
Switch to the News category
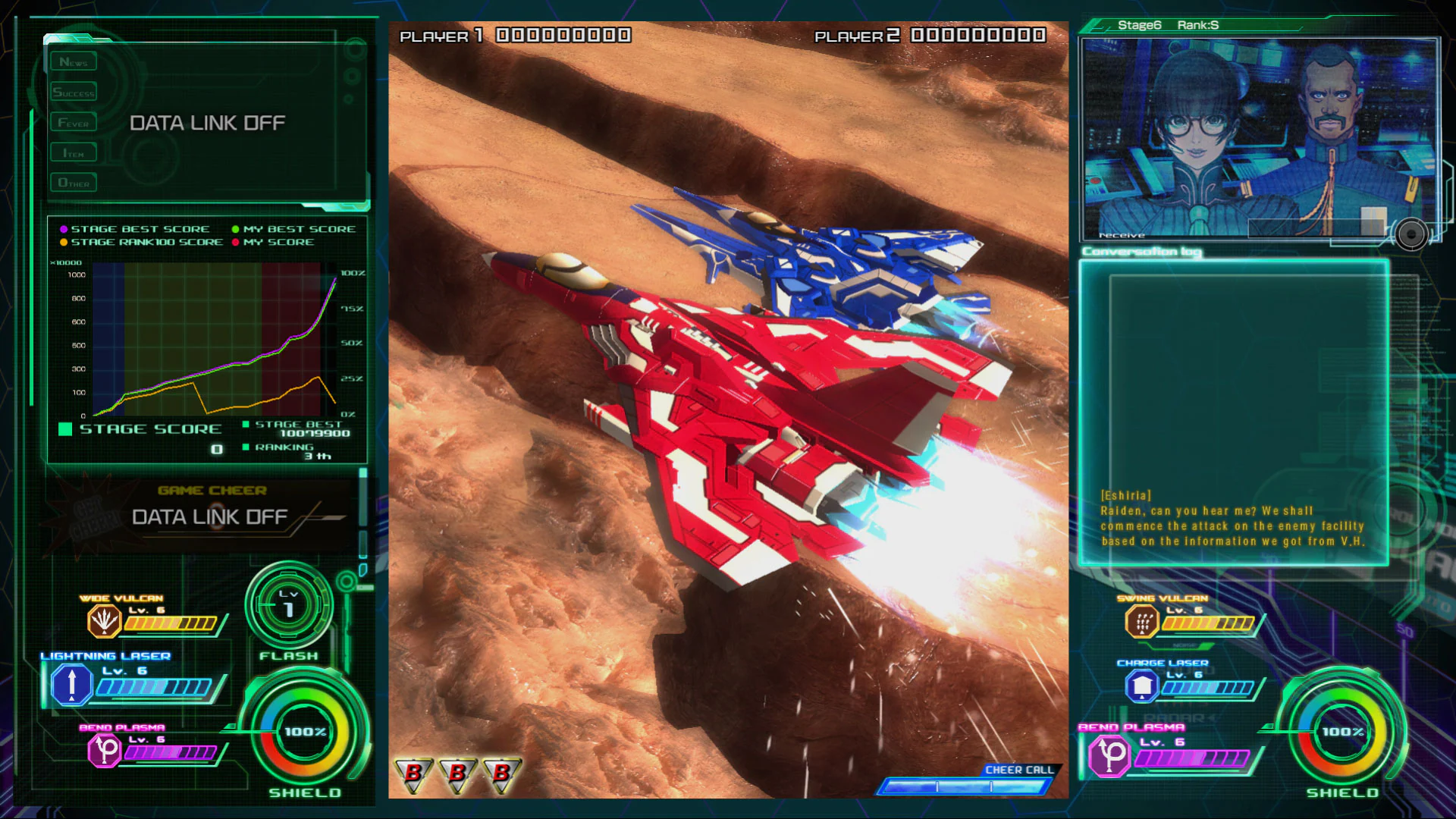[74, 61]
